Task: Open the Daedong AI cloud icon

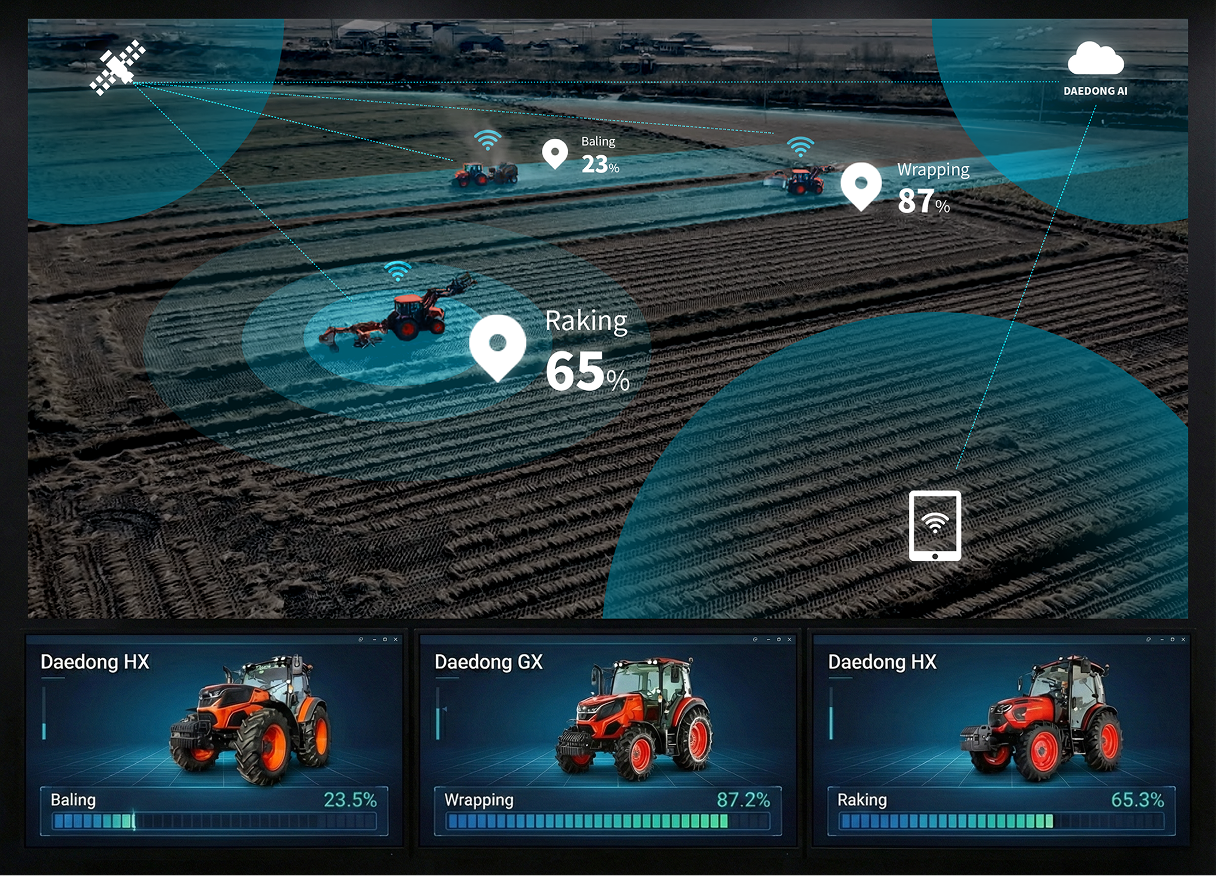Action: click(1095, 61)
